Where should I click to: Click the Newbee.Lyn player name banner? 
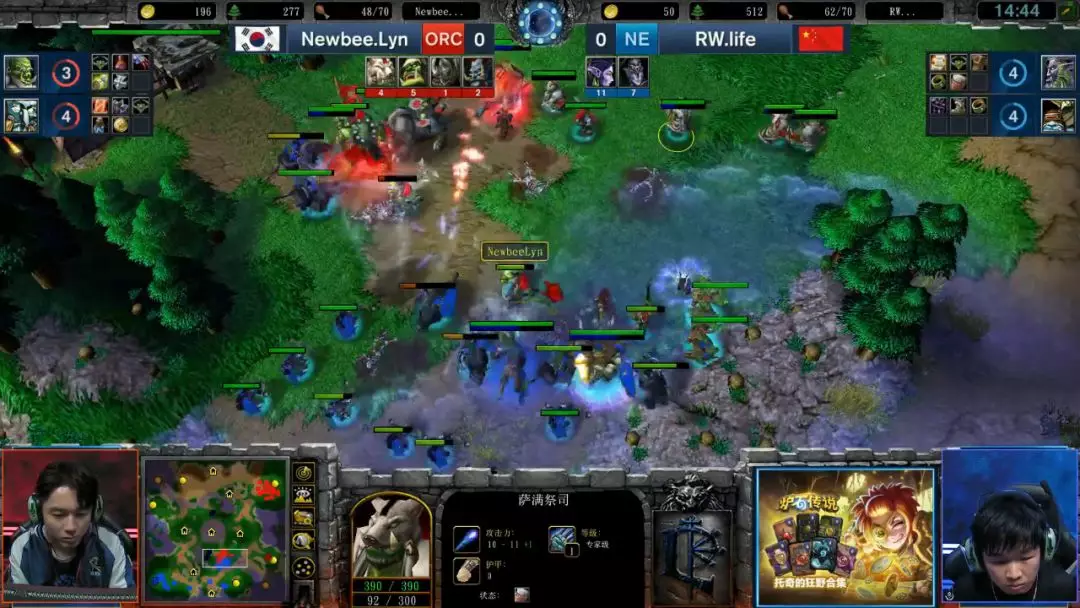354,40
